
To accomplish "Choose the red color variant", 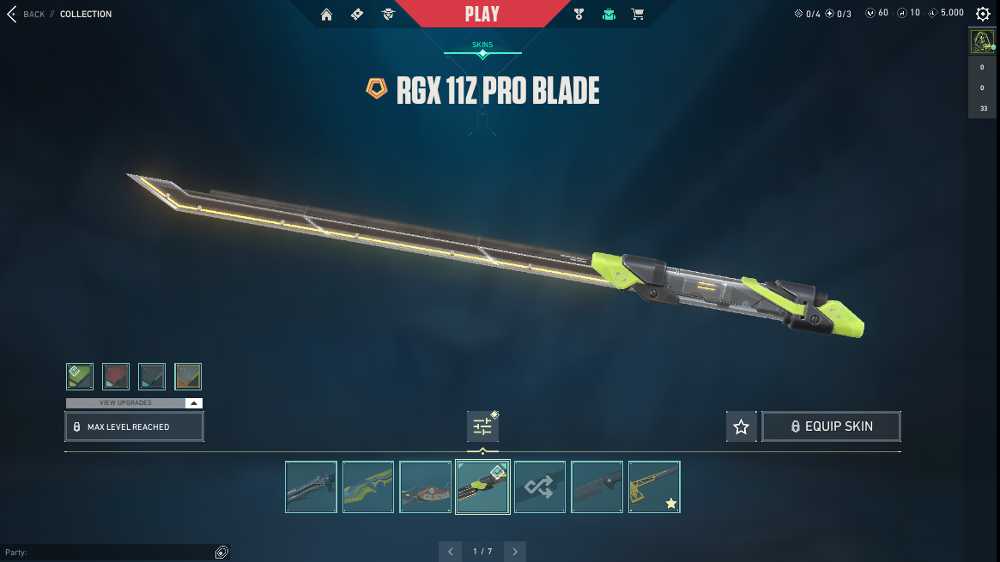I will pos(116,376).
